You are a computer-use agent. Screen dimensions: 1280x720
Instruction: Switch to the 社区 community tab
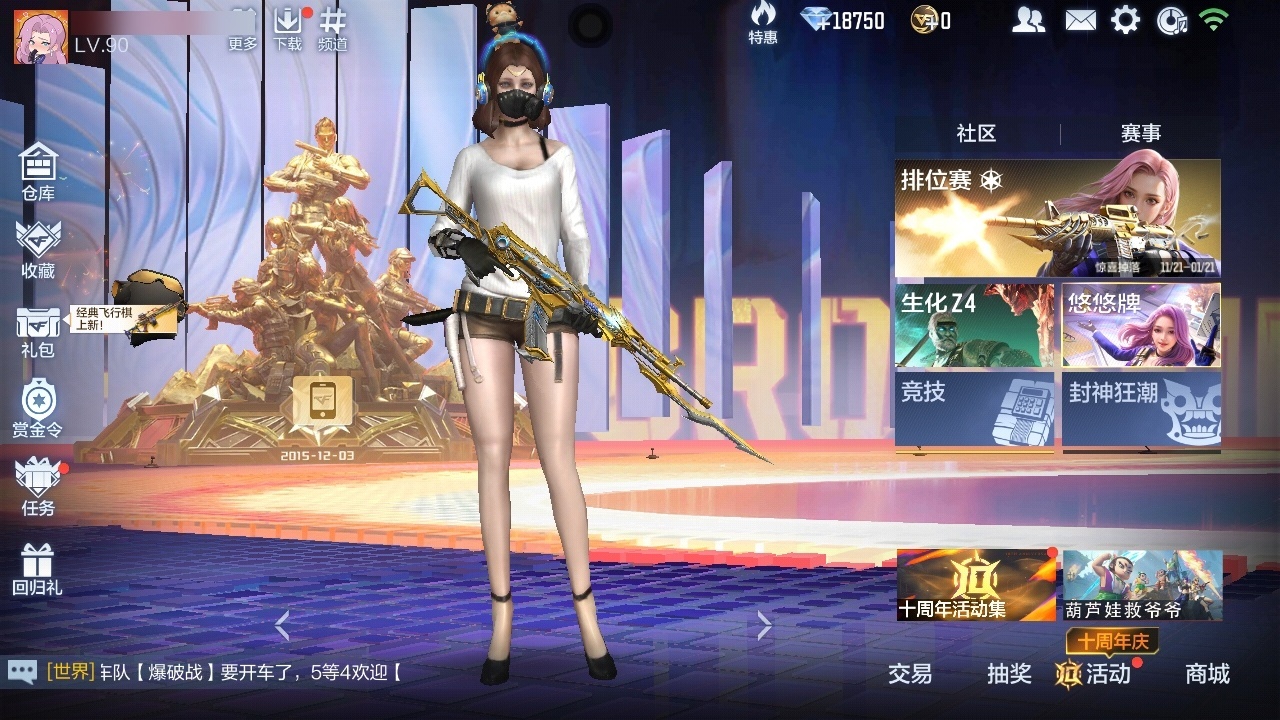point(976,134)
